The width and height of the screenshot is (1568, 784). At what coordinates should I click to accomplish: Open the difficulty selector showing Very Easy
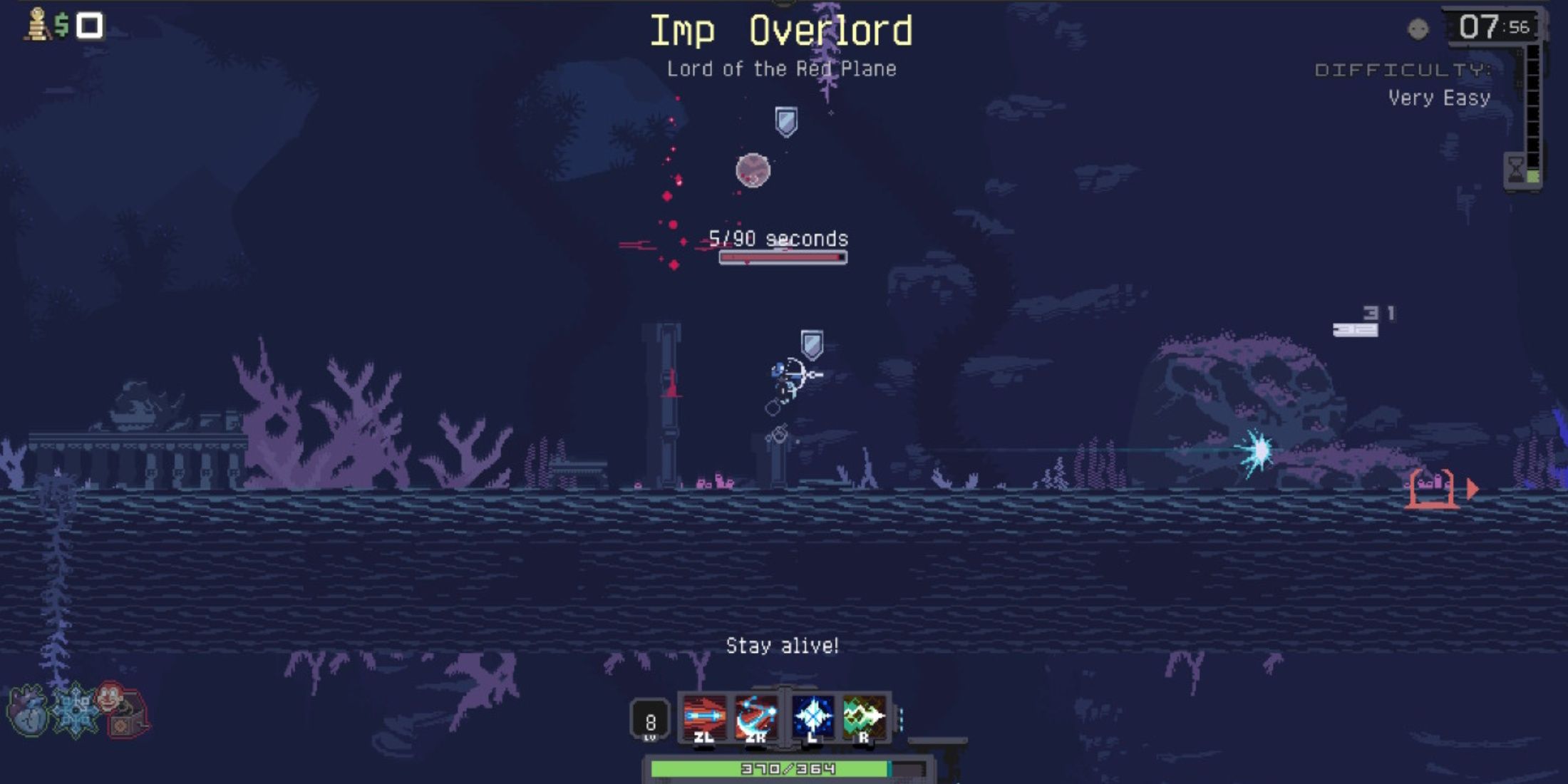coord(1439,98)
